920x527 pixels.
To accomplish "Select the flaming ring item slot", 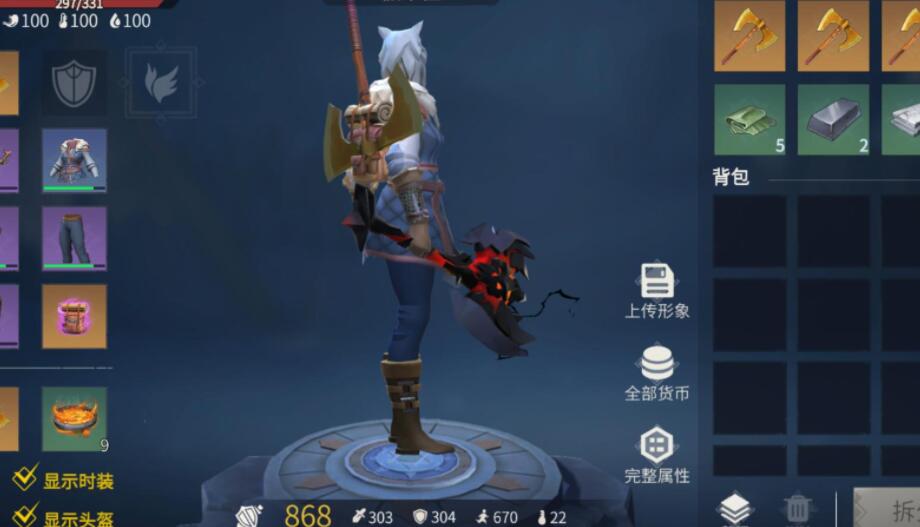I will (74, 418).
